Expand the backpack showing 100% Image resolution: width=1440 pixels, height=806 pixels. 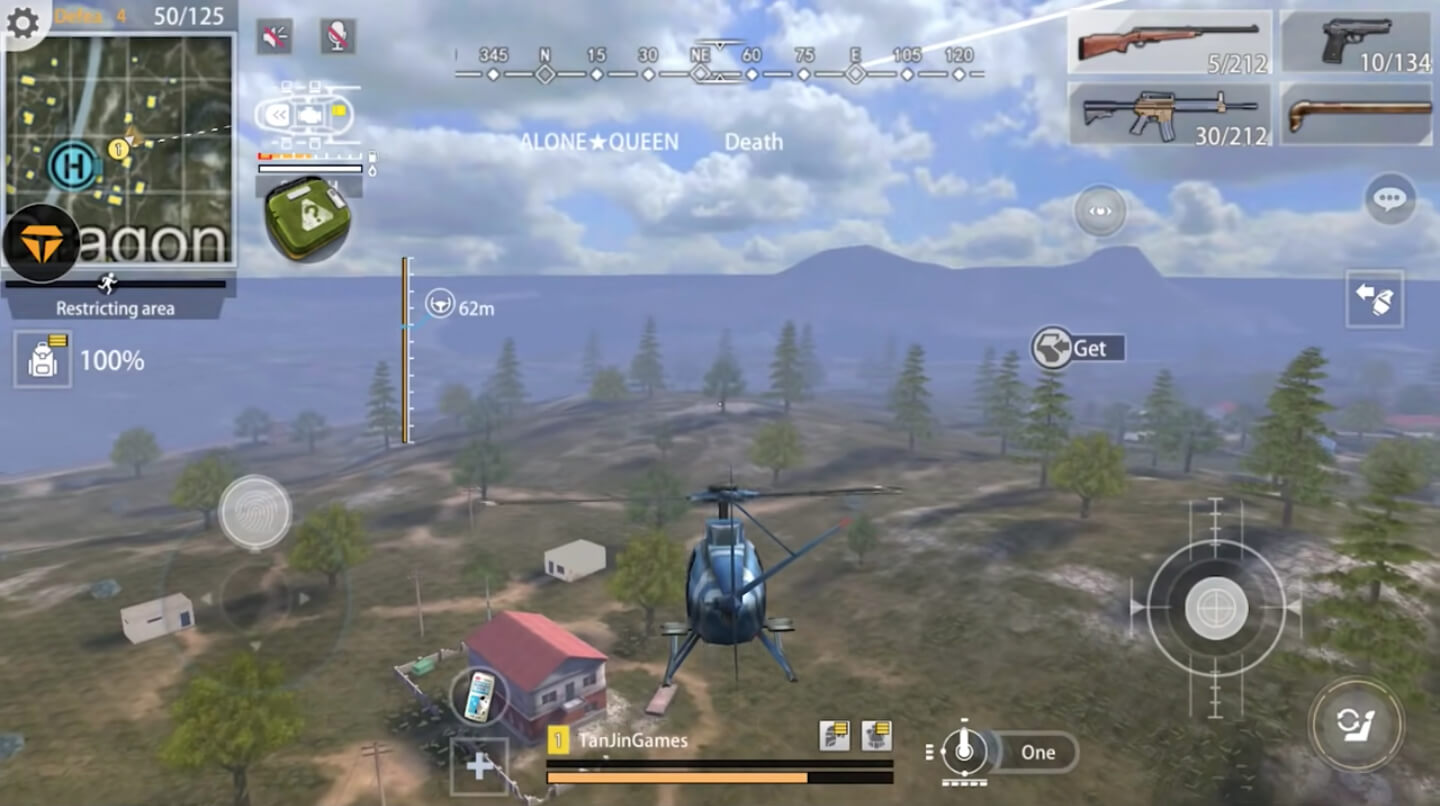[x=42, y=360]
